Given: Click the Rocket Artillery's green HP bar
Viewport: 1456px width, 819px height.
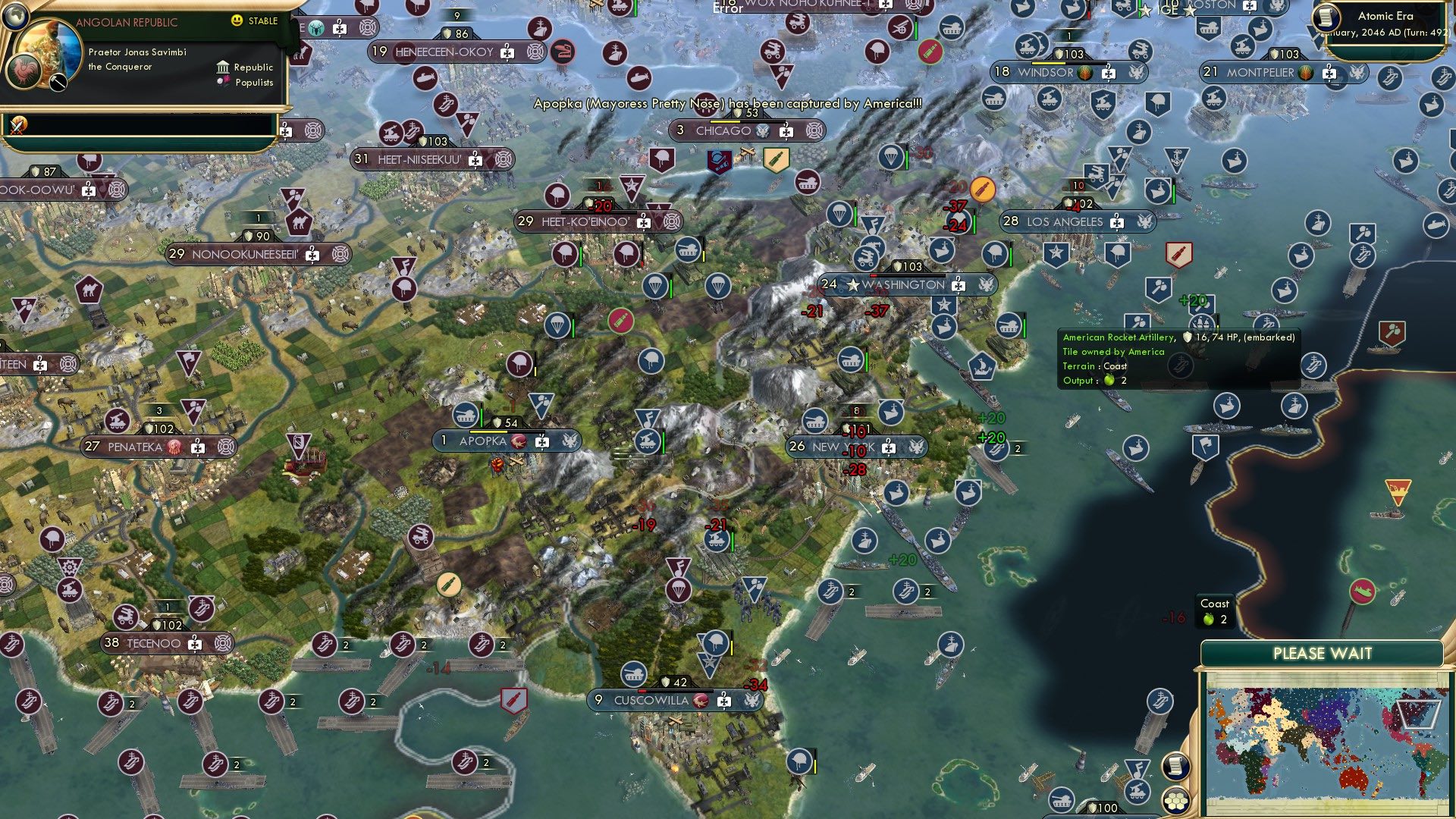Looking at the screenshot, I should pyautogui.click(x=1218, y=326).
